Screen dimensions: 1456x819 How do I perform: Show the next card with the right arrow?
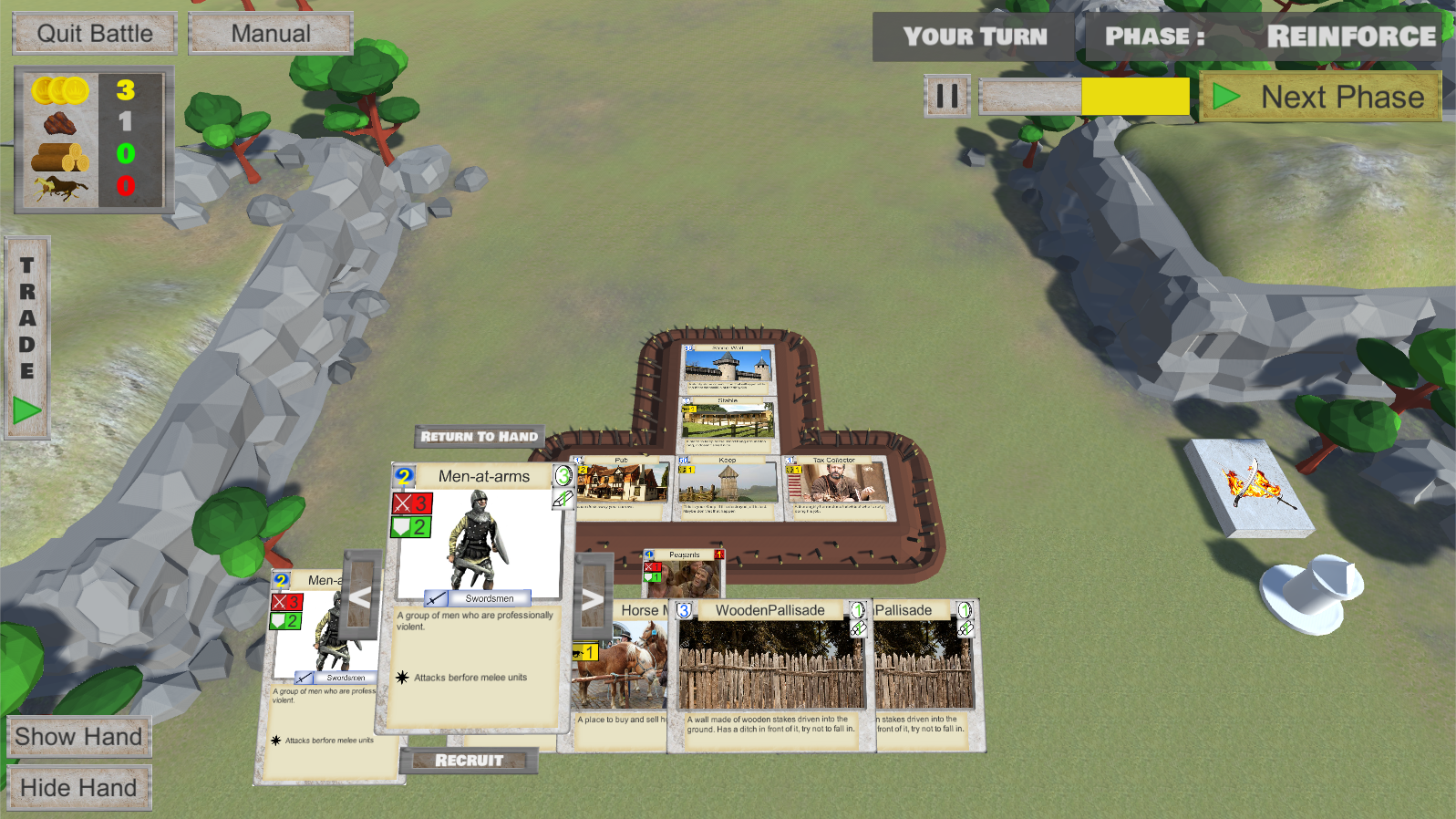click(593, 598)
